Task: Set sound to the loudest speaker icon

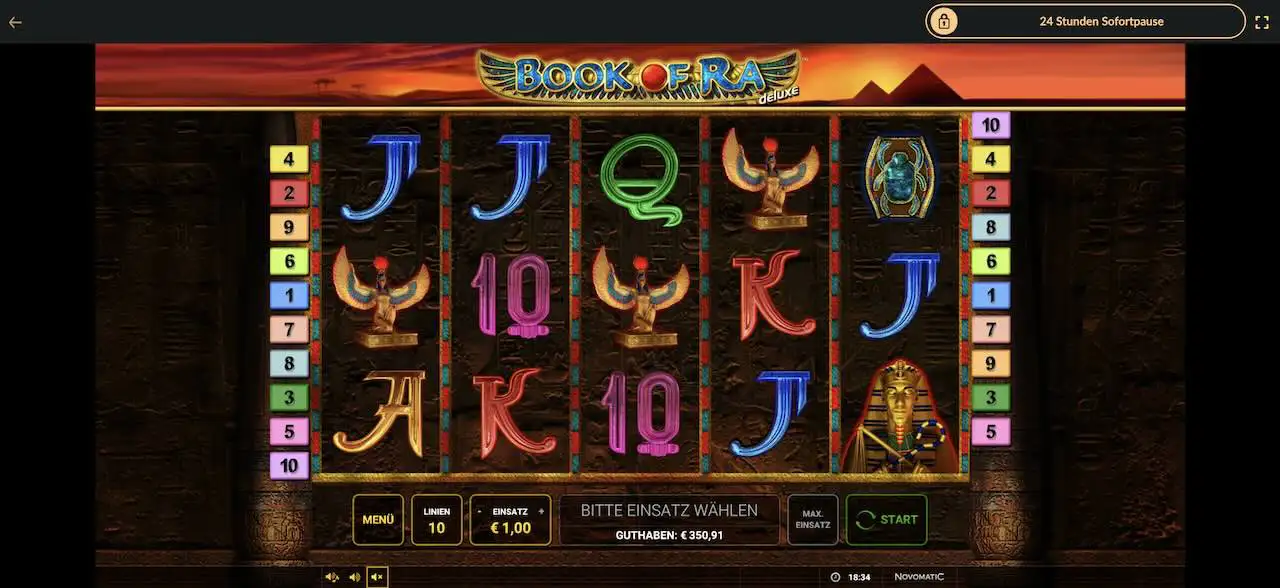Action: [332, 577]
